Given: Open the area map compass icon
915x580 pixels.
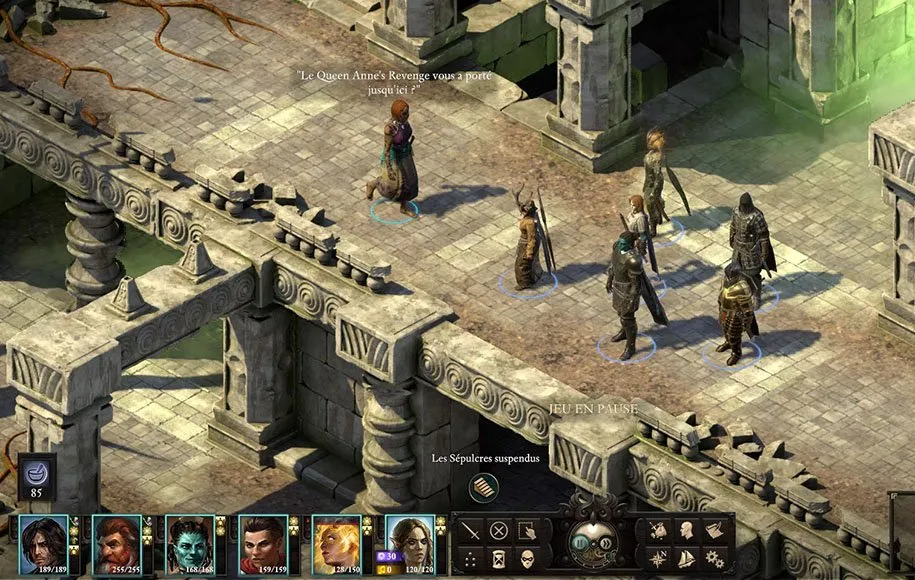Looking at the screenshot, I should point(659,559).
